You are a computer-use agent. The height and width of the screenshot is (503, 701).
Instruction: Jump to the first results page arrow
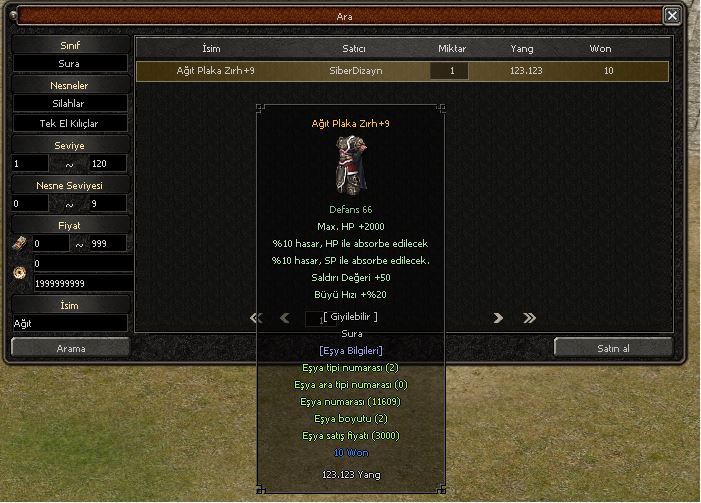click(256, 318)
